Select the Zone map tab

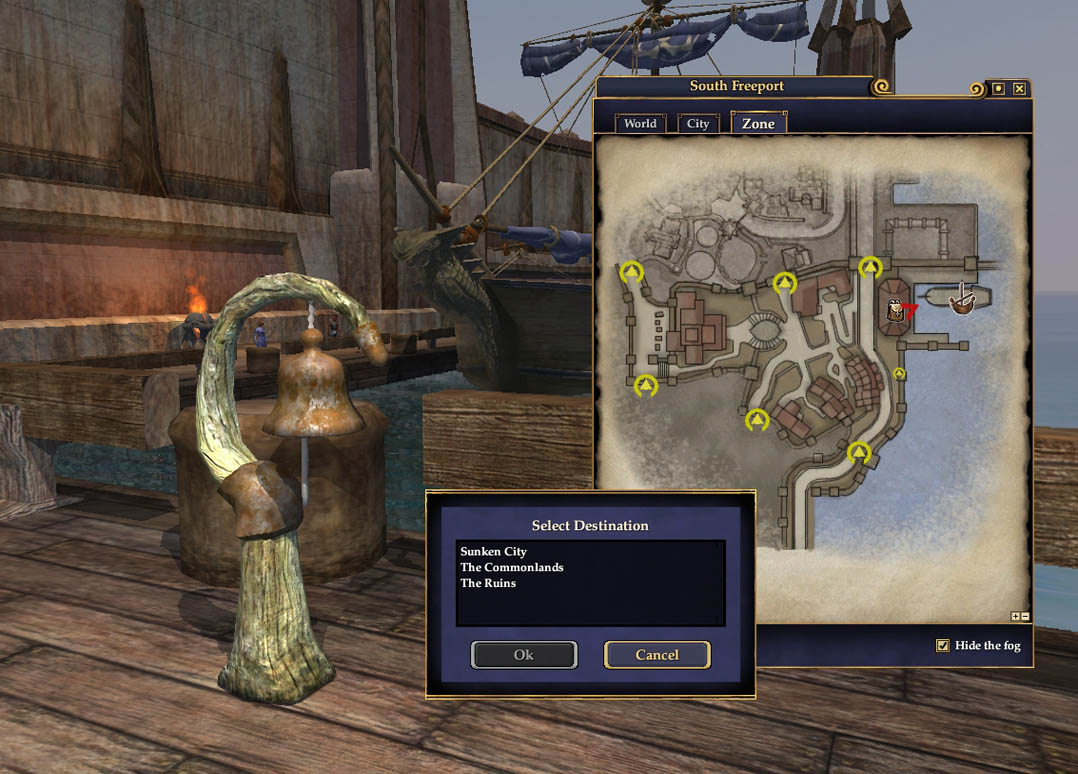(758, 124)
